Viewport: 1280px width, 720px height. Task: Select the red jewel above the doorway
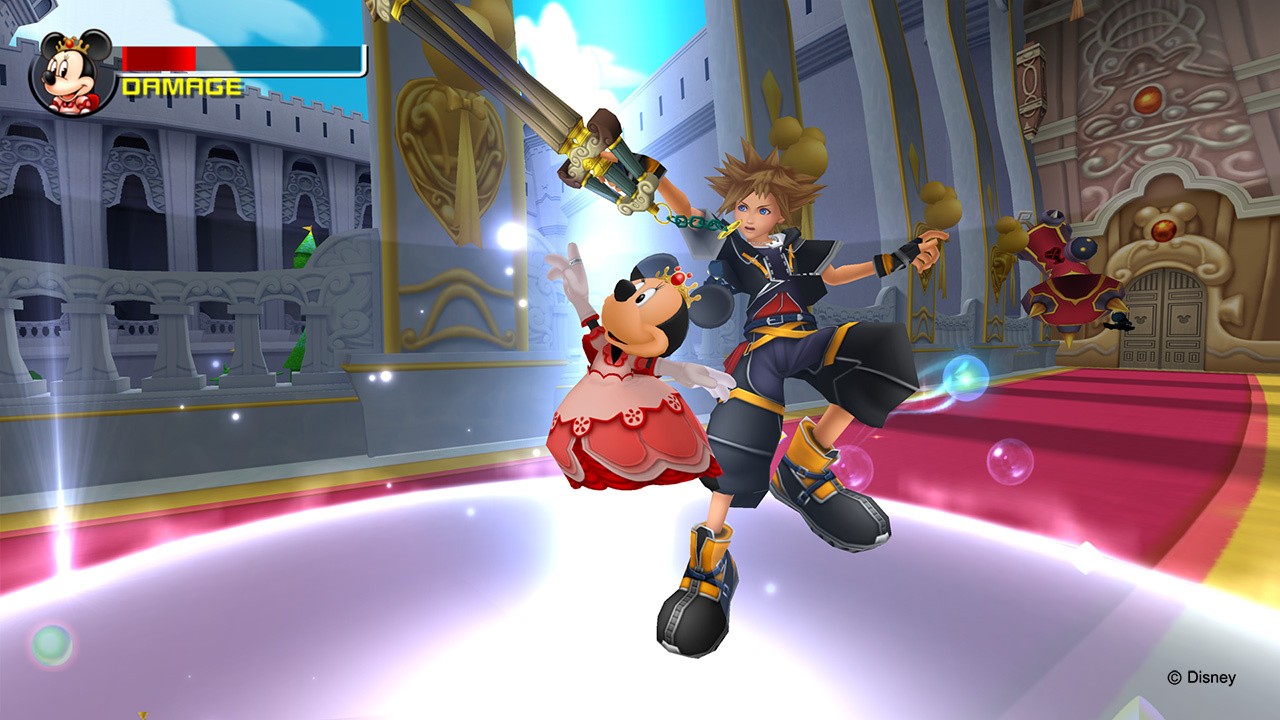pyautogui.click(x=1164, y=231)
